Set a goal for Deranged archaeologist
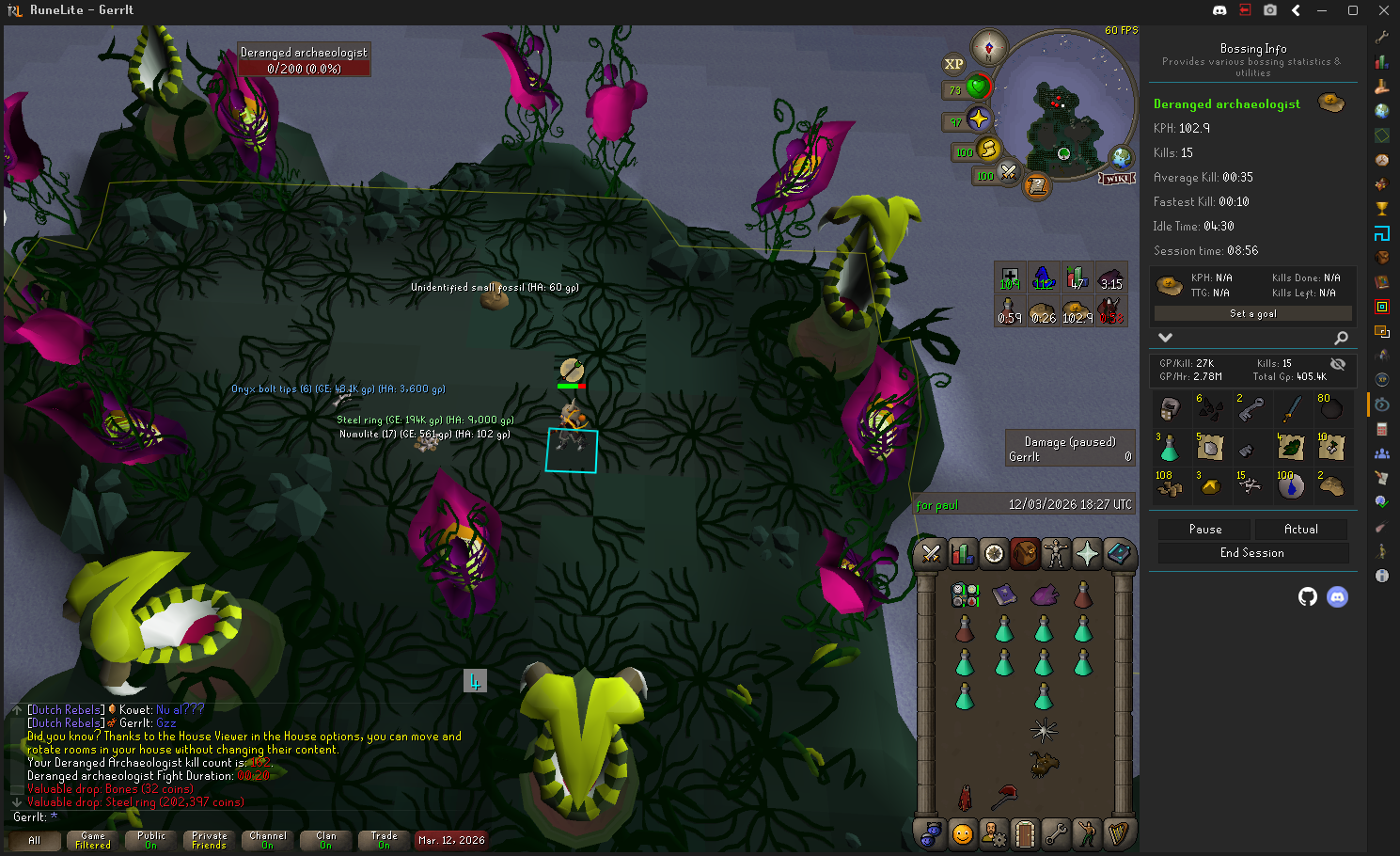This screenshot has height=856, width=1400. coord(1252,313)
